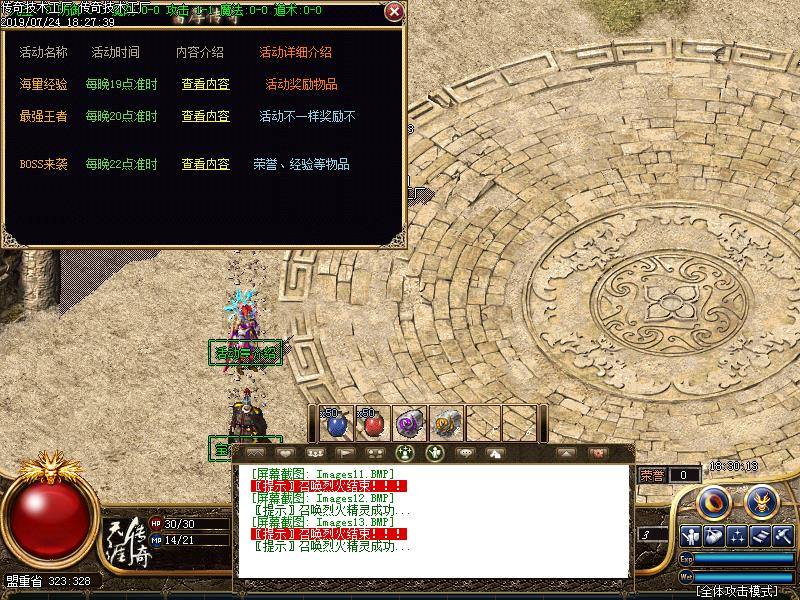Open the bag inventory icon

[713, 536]
